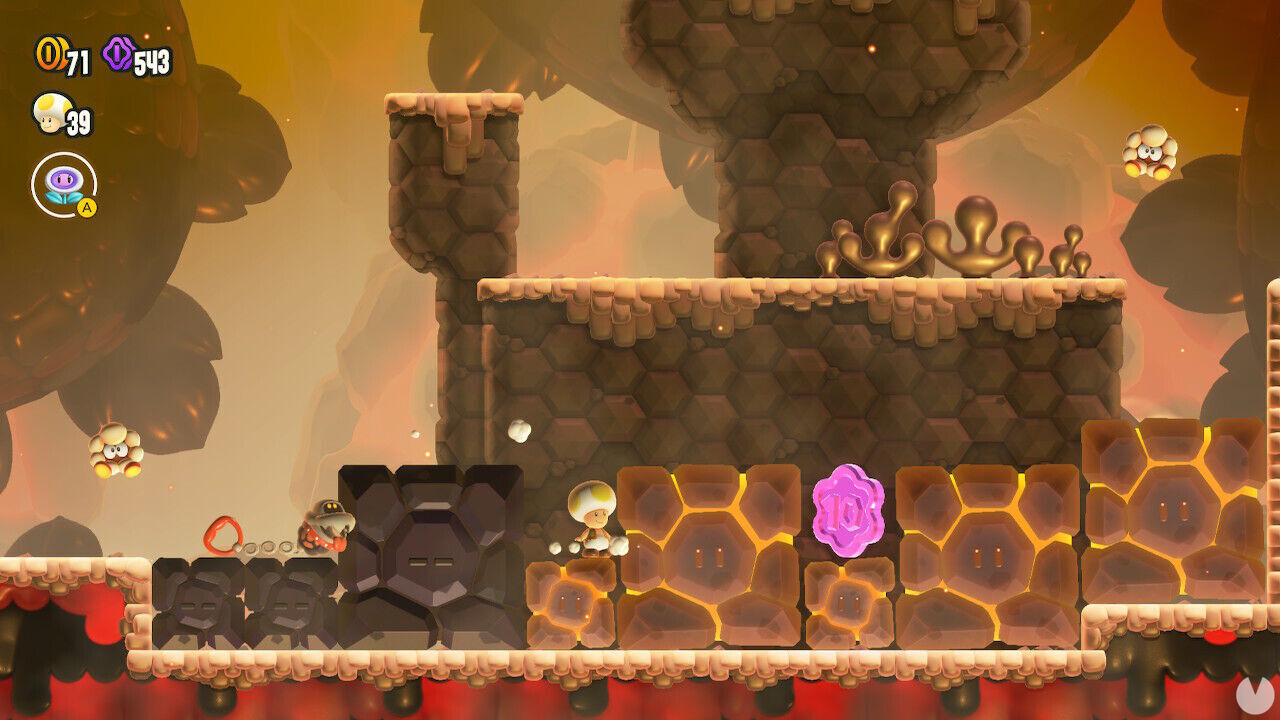Click the fluffy enemy on the left ledge
The image size is (1280, 720).
[113, 452]
